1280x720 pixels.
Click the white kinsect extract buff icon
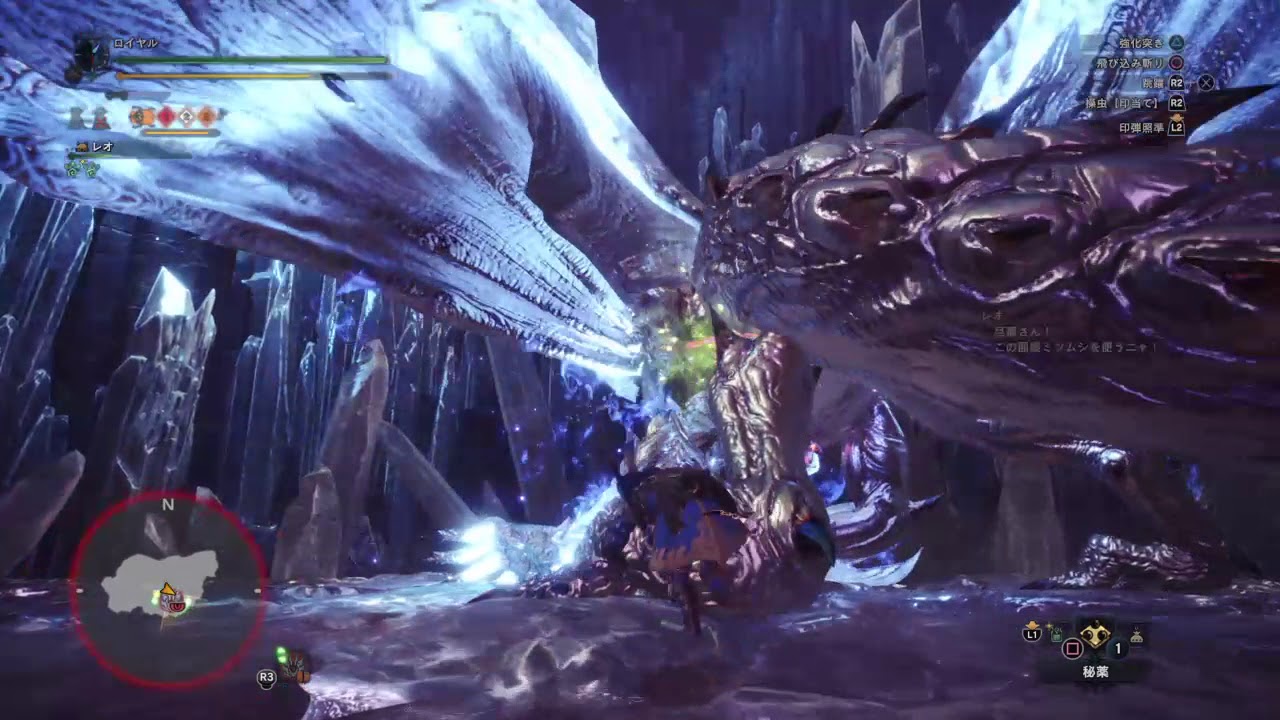point(186,116)
